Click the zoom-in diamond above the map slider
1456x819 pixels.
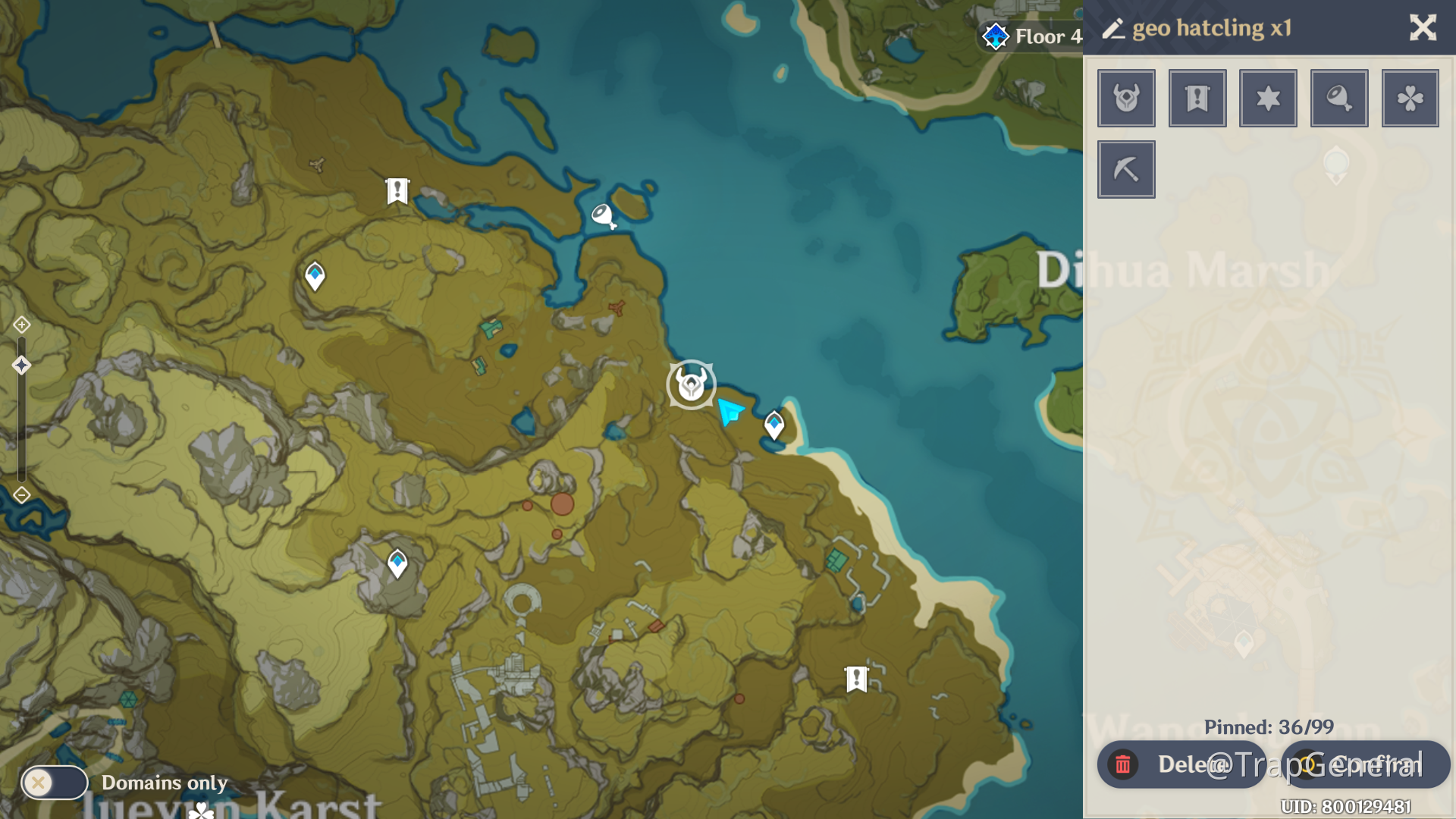(21, 324)
